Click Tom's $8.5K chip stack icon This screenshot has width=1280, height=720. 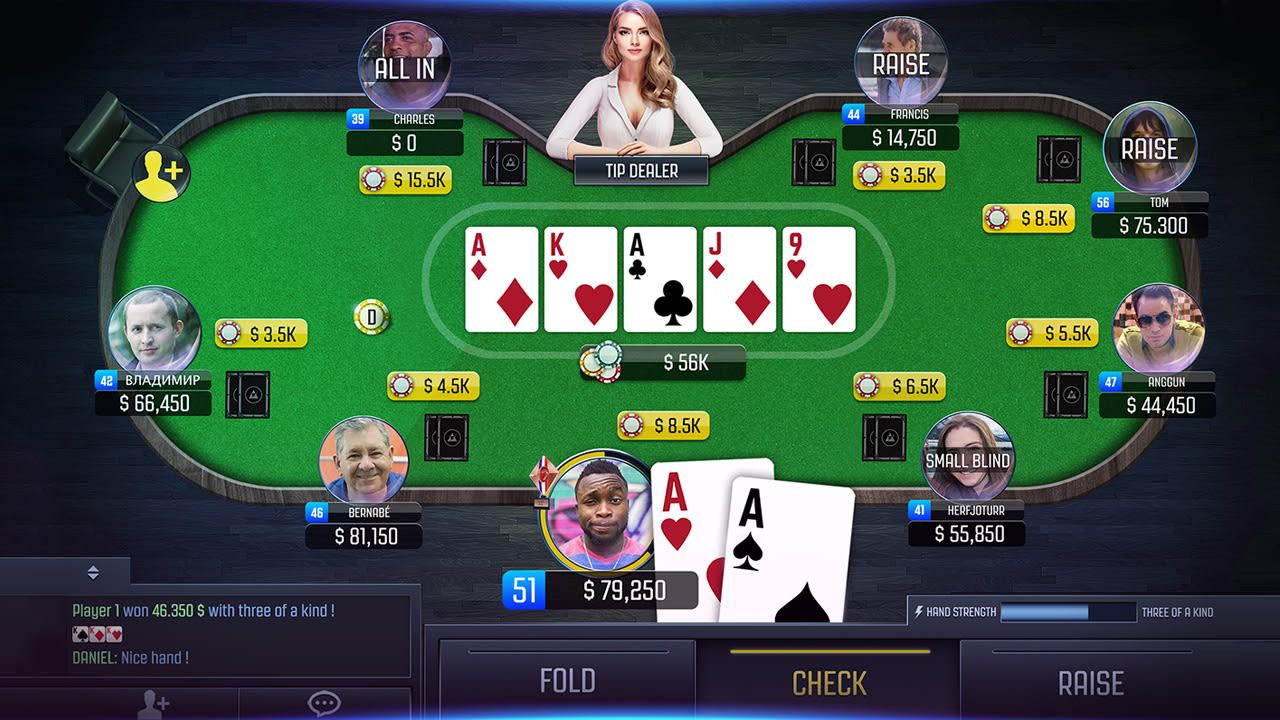(x=998, y=218)
